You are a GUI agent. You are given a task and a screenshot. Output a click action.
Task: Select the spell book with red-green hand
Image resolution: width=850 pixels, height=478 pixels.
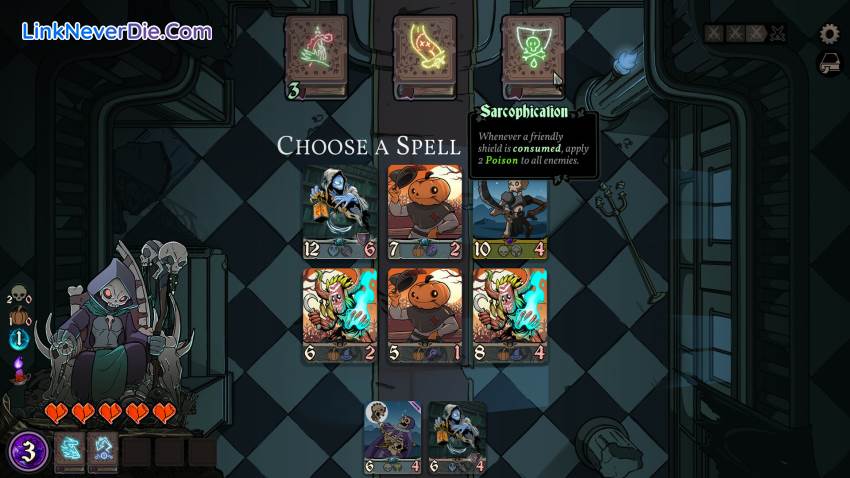click(x=316, y=55)
